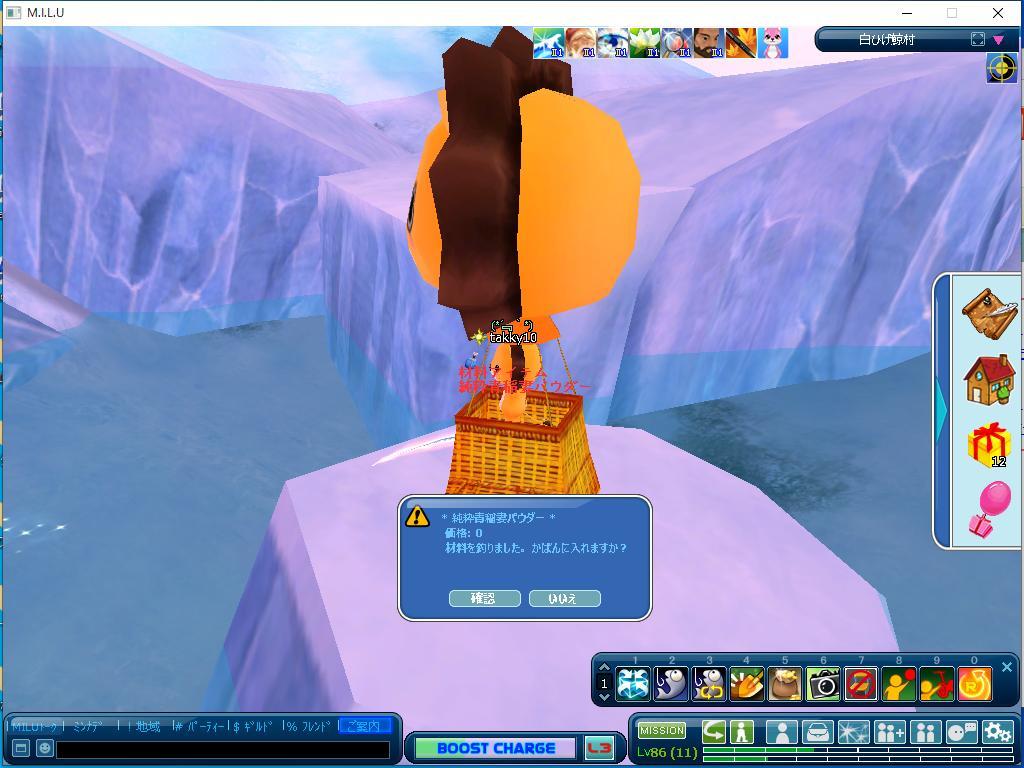Expand the 白ひげ鯨村 map dropdown arrow
Viewport: 1024px width, 768px height.
point(998,40)
